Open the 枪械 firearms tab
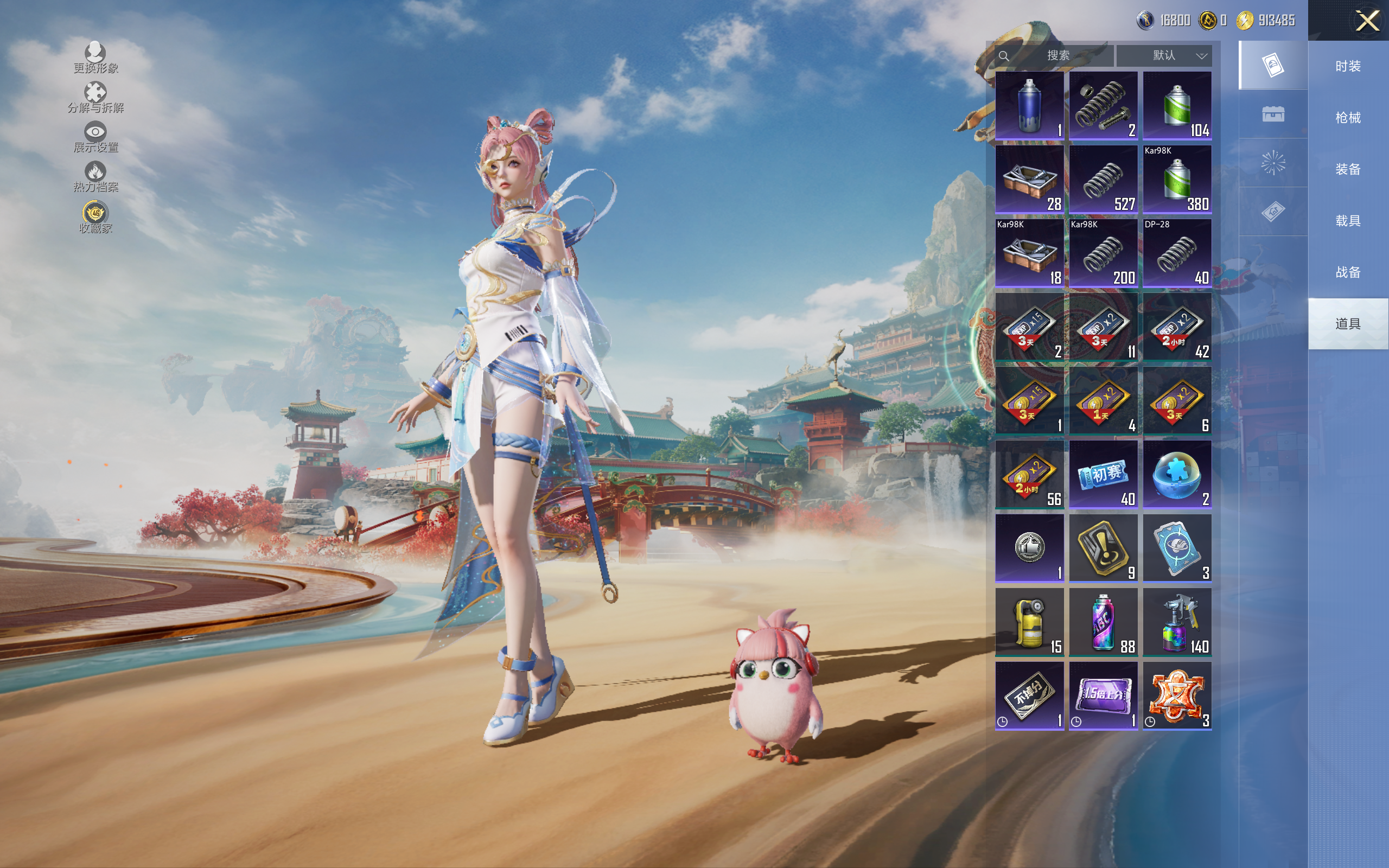Image resolution: width=1389 pixels, height=868 pixels. click(1348, 118)
